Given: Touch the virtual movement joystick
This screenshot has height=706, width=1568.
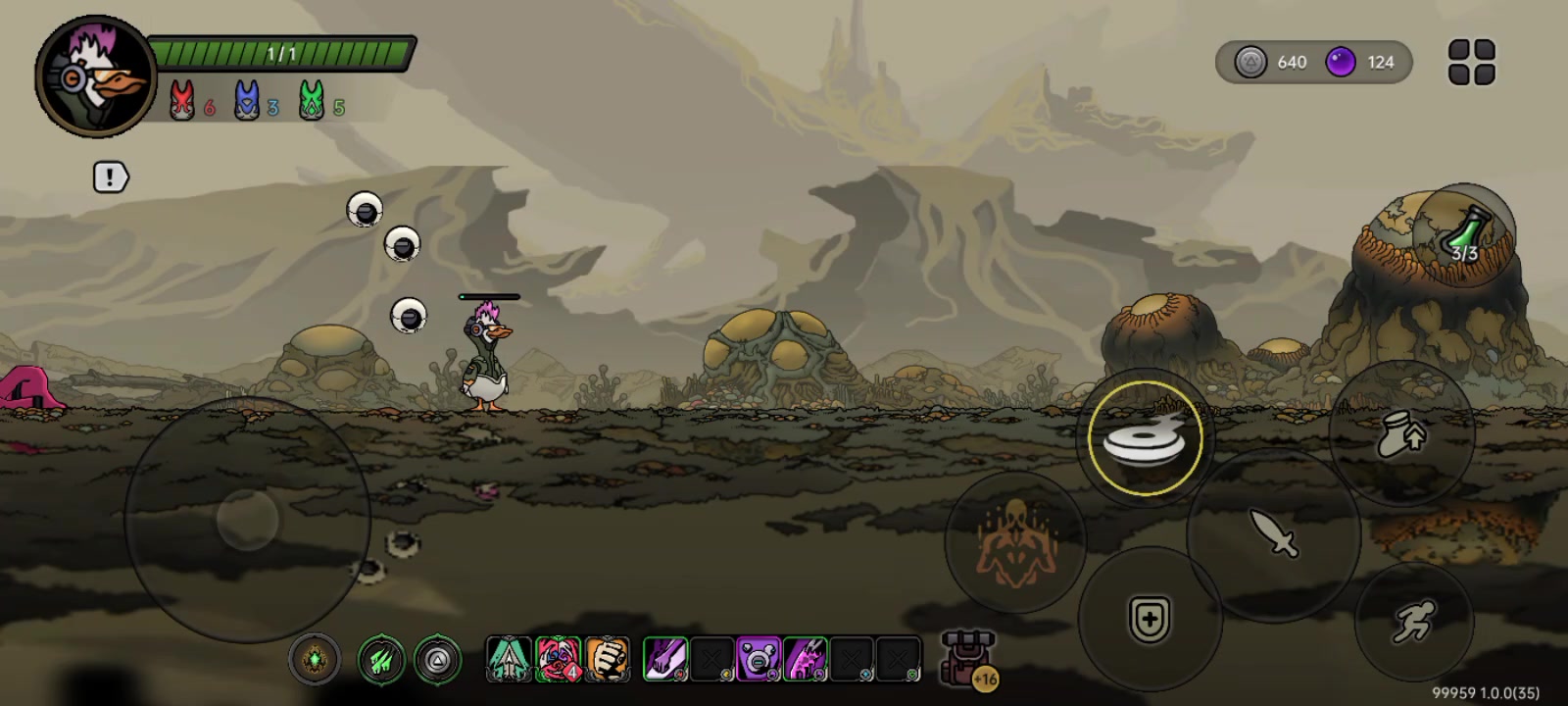Looking at the screenshot, I should click(x=247, y=519).
